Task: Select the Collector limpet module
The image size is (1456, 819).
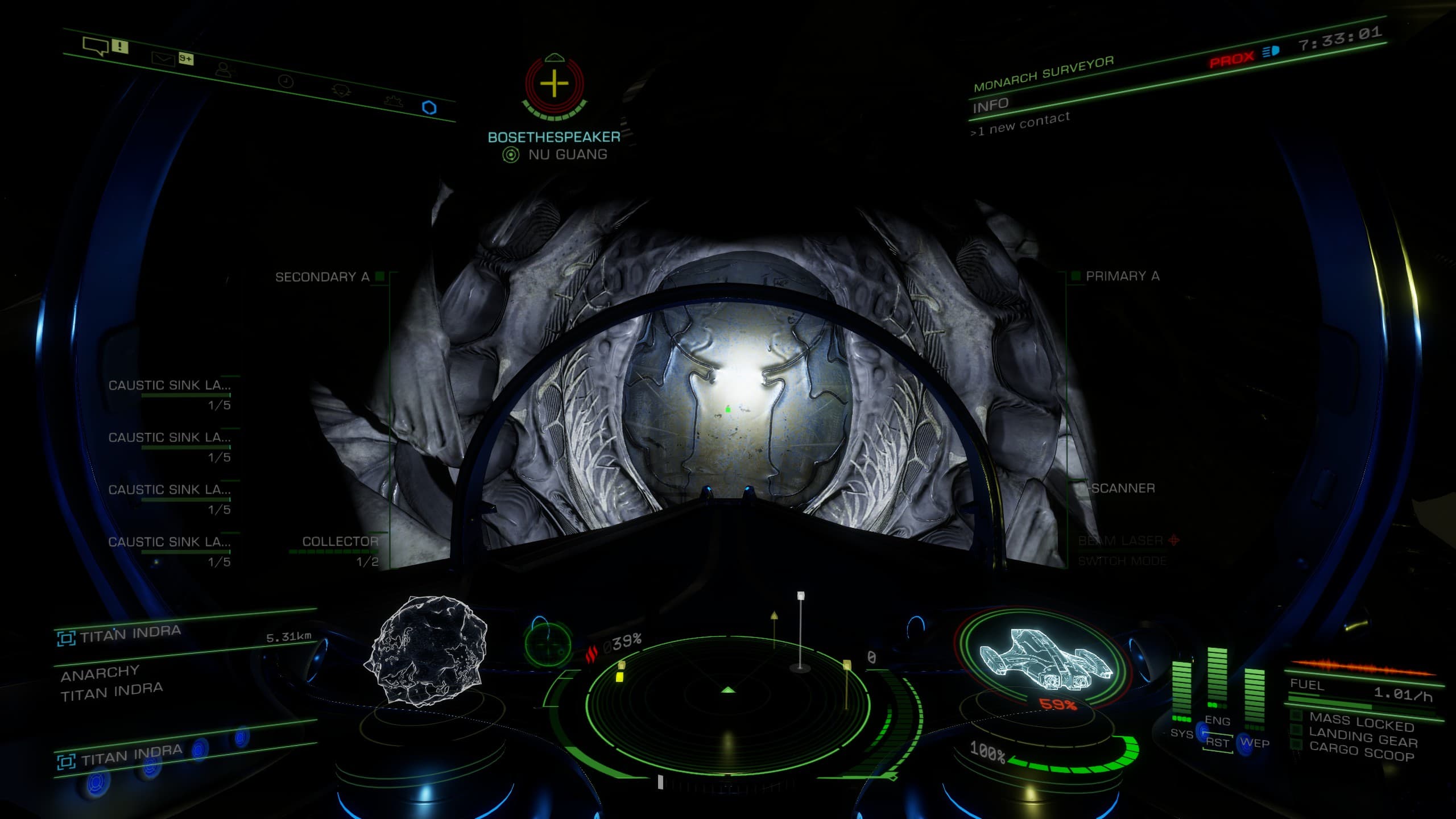Action: point(340,541)
